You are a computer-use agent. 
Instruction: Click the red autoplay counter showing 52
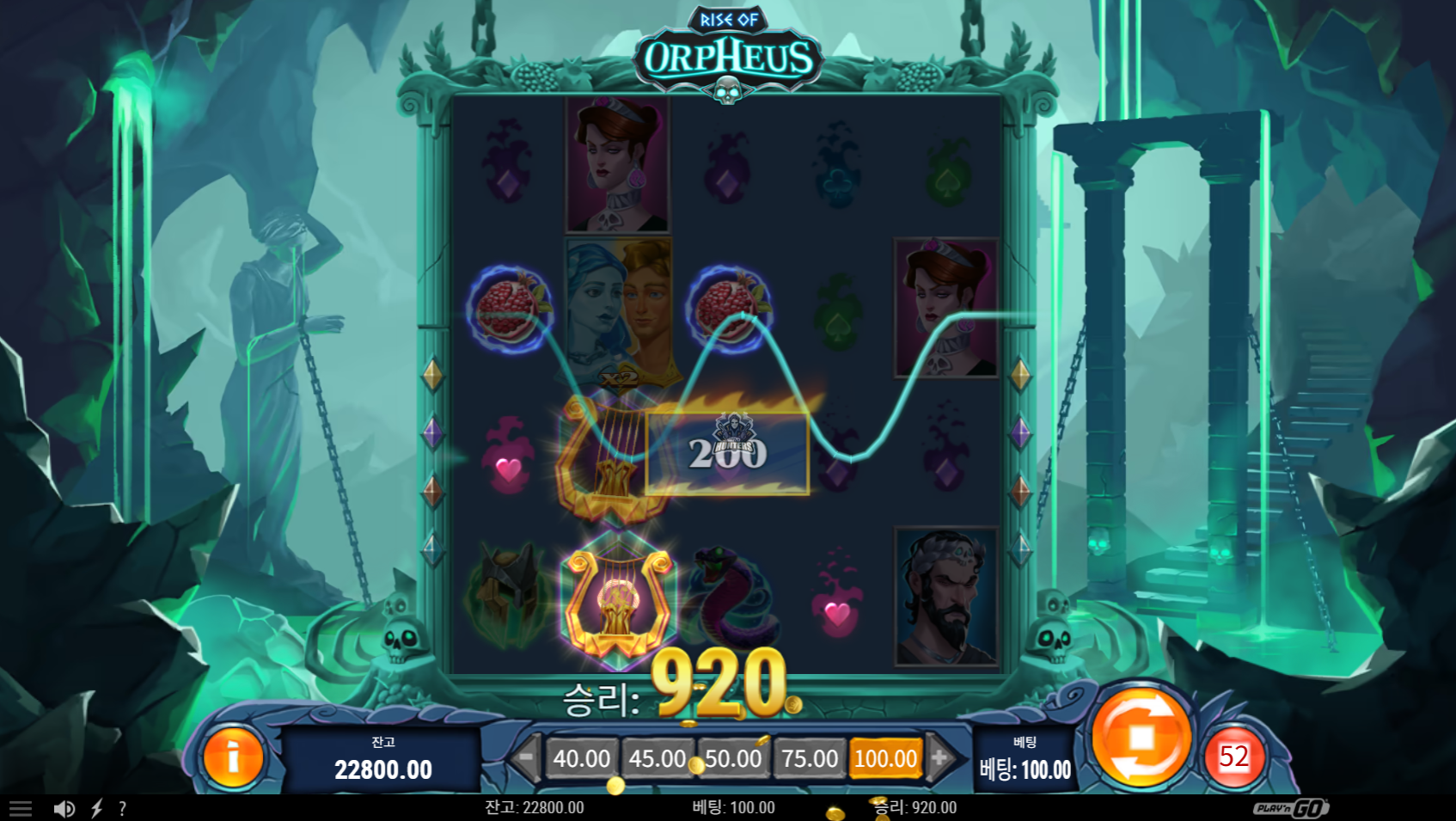(x=1233, y=757)
